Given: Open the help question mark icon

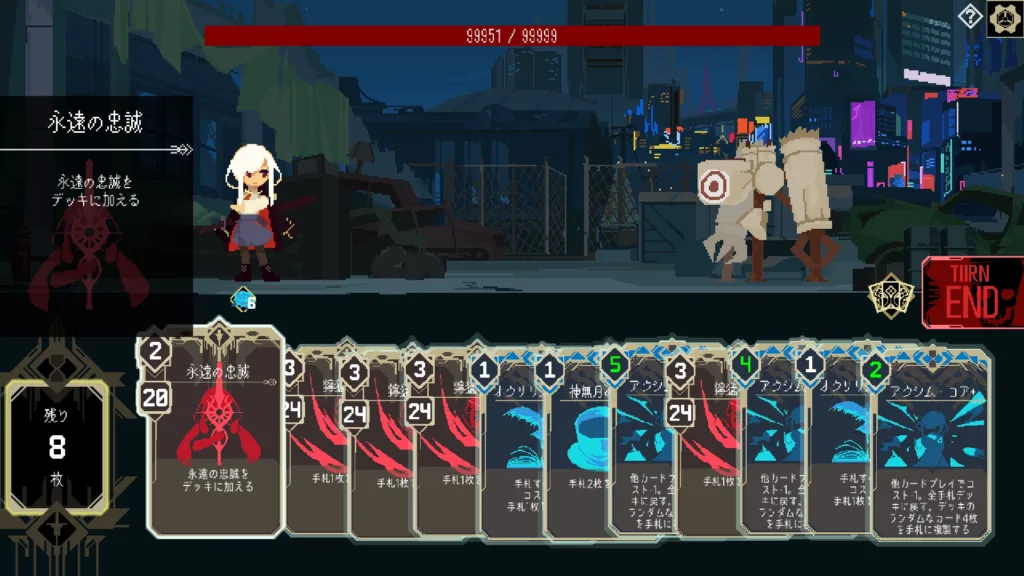Looking at the screenshot, I should [969, 17].
